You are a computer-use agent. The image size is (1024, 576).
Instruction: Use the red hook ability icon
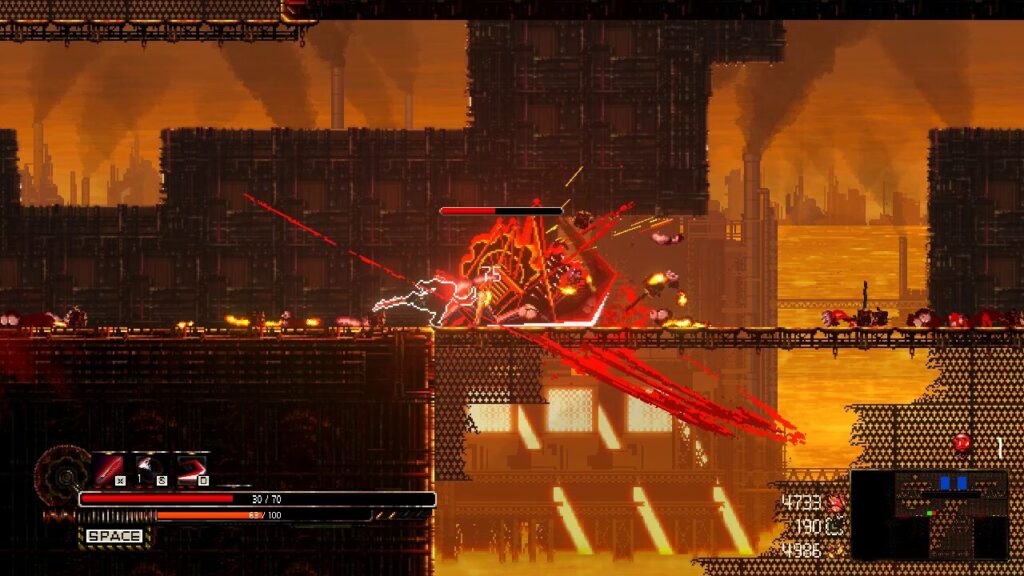[191, 468]
